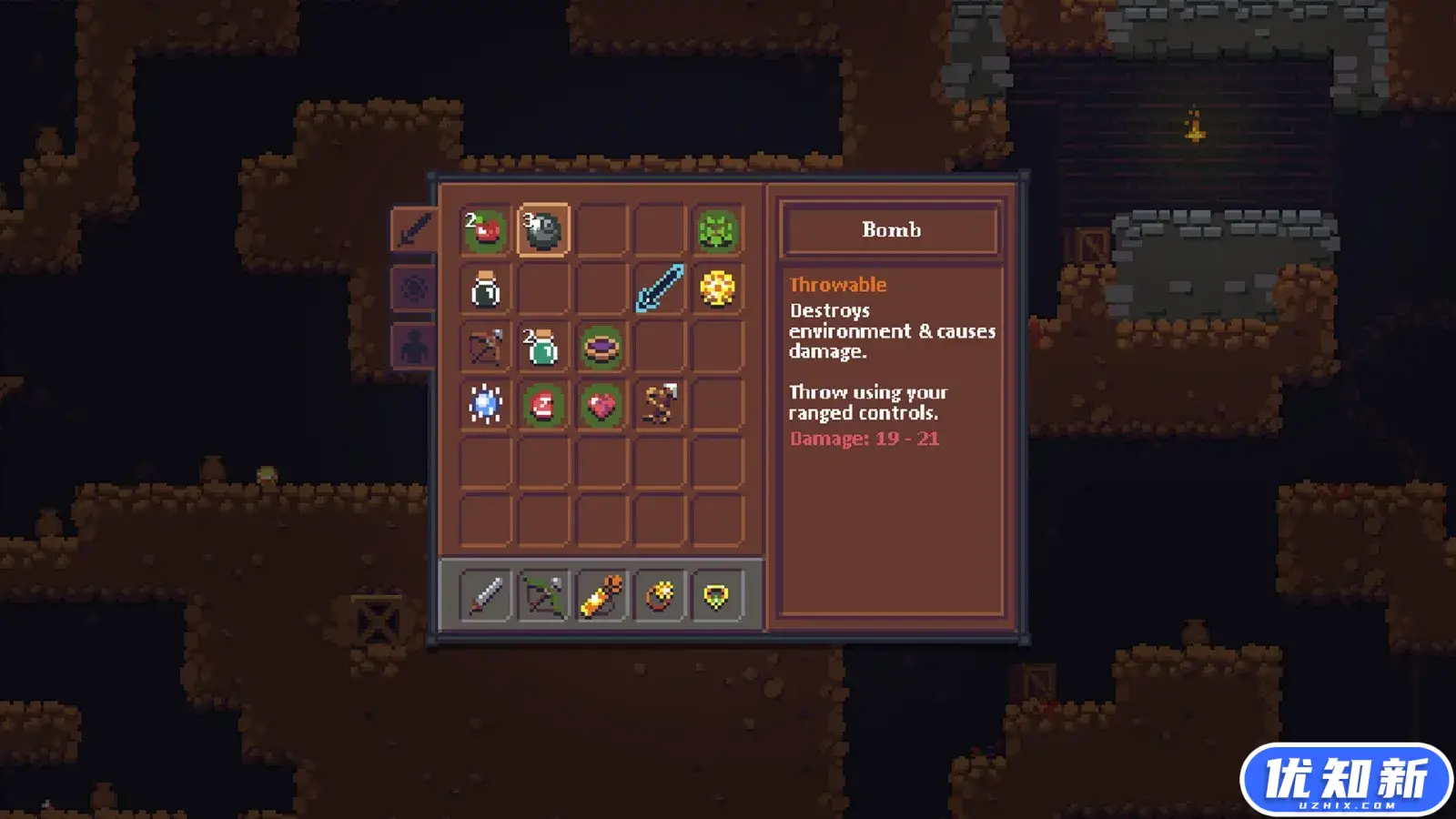Choose the red heart item
Image resolution: width=1456 pixels, height=819 pixels.
pos(602,405)
